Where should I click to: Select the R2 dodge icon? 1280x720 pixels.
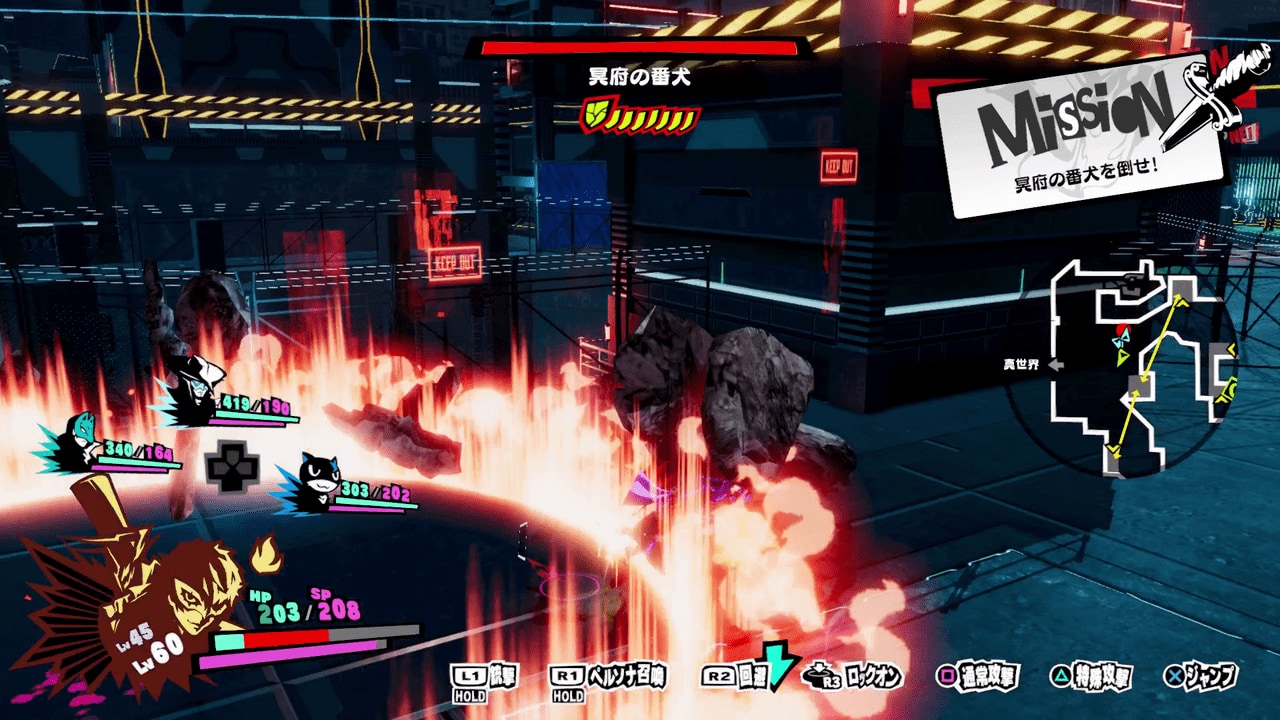716,676
